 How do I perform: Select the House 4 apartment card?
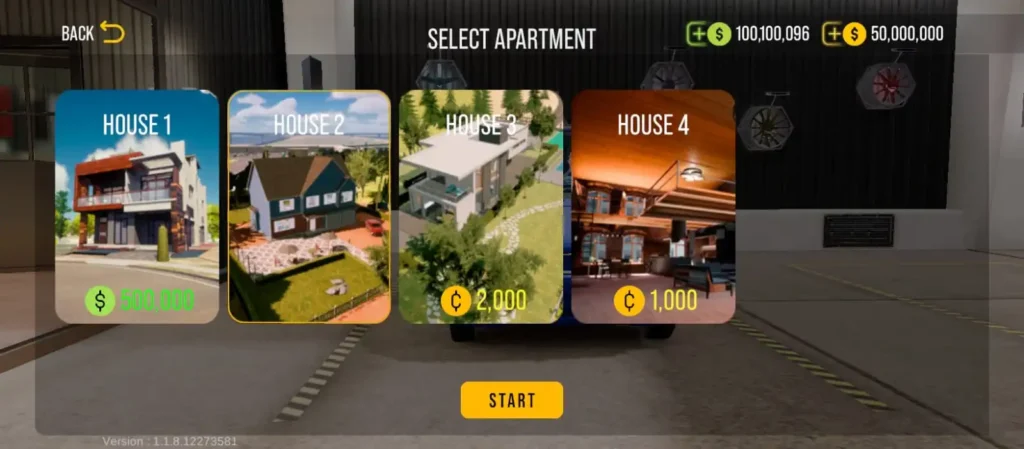(653, 207)
